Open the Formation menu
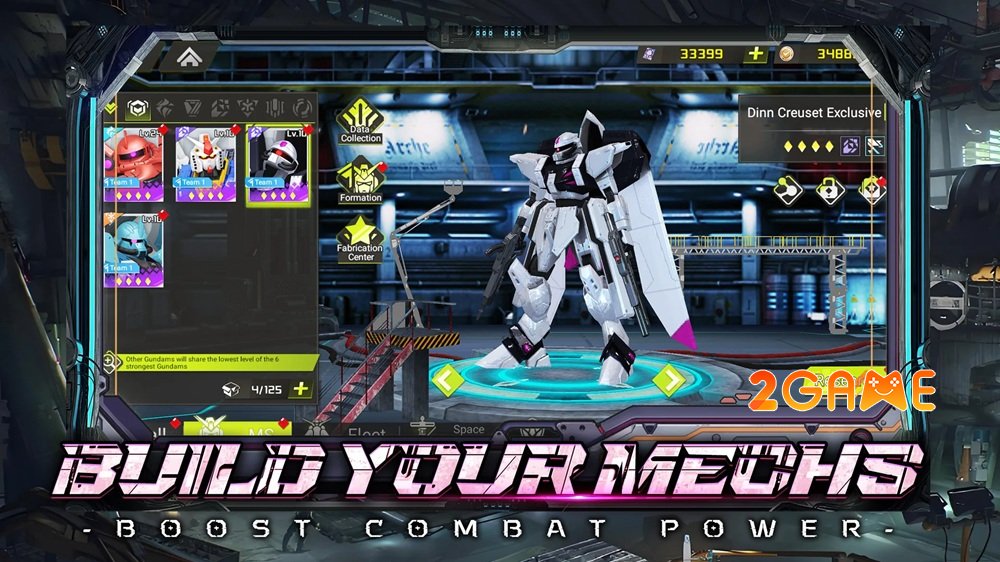 pos(360,180)
